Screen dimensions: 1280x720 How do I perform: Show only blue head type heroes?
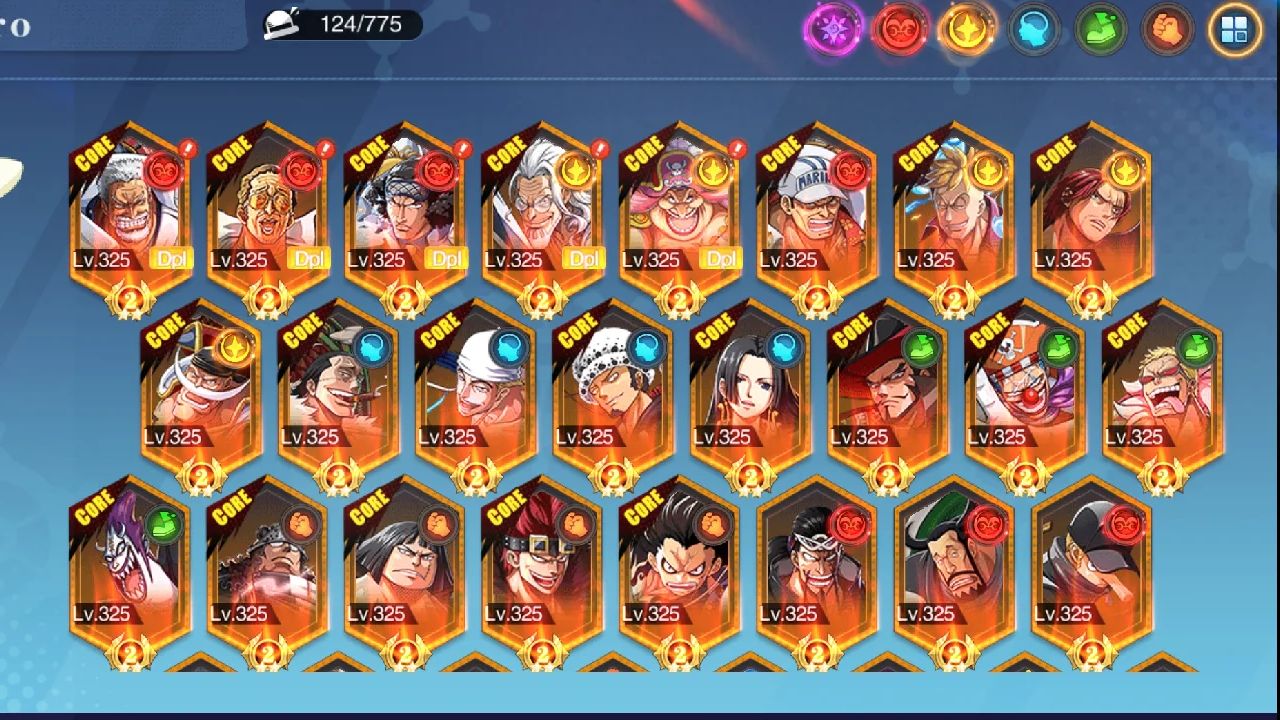tap(1033, 30)
